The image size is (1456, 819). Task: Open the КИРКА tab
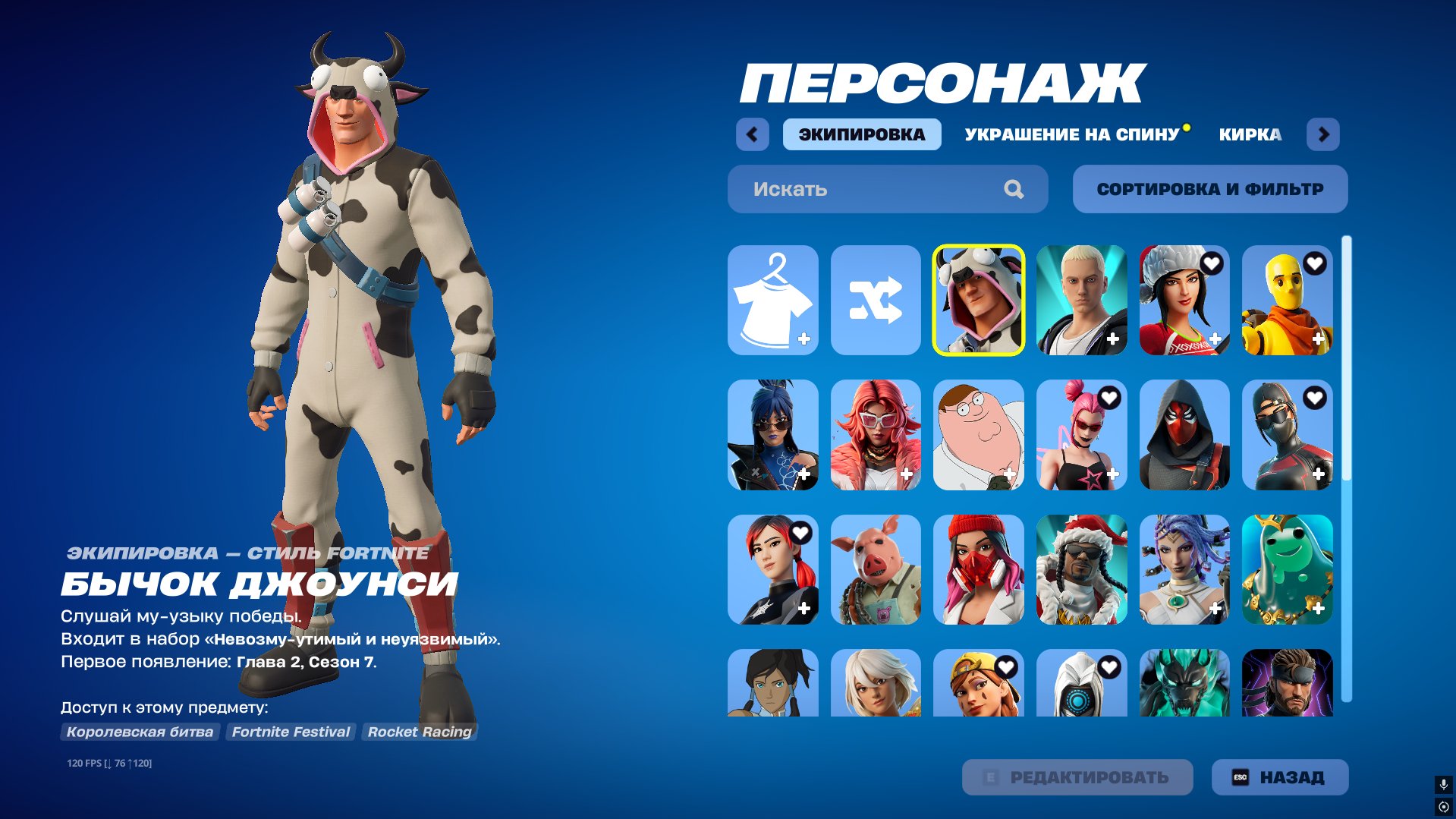tap(1248, 134)
